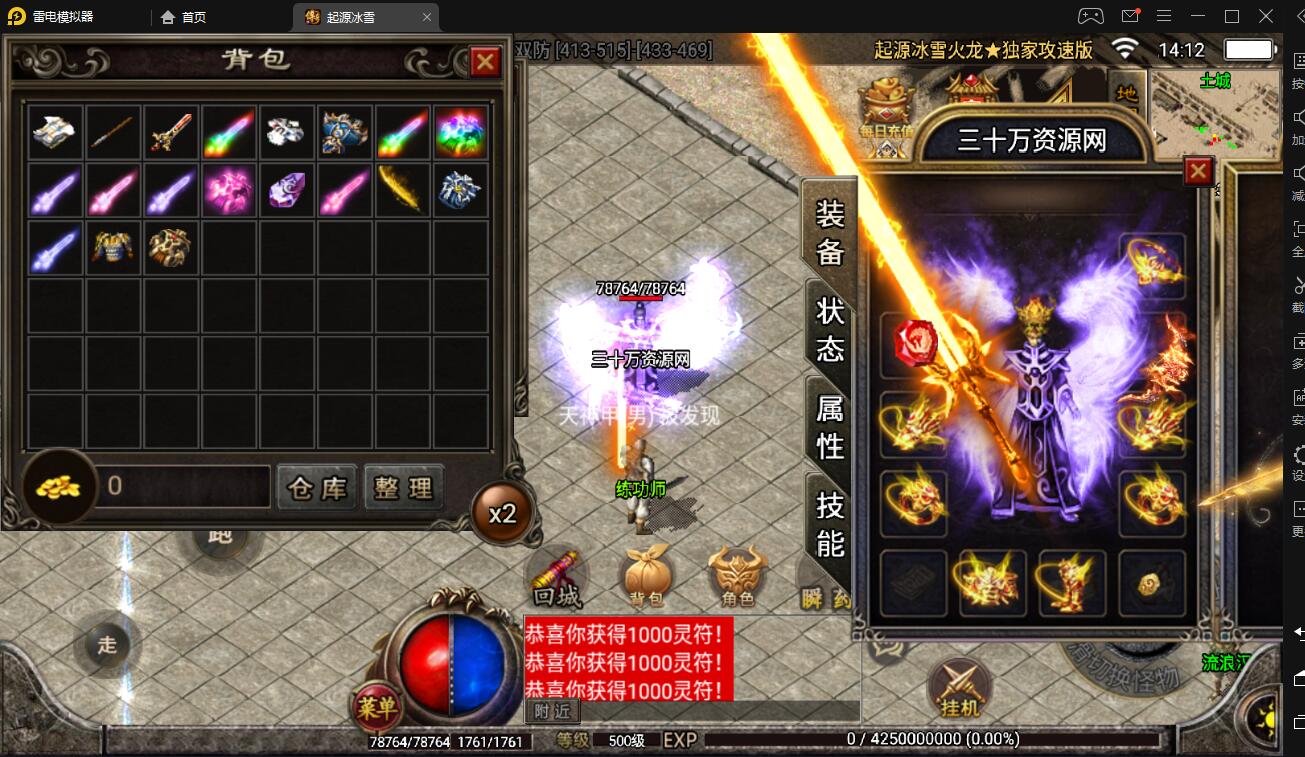Toggle the x2 speed button

coord(502,514)
